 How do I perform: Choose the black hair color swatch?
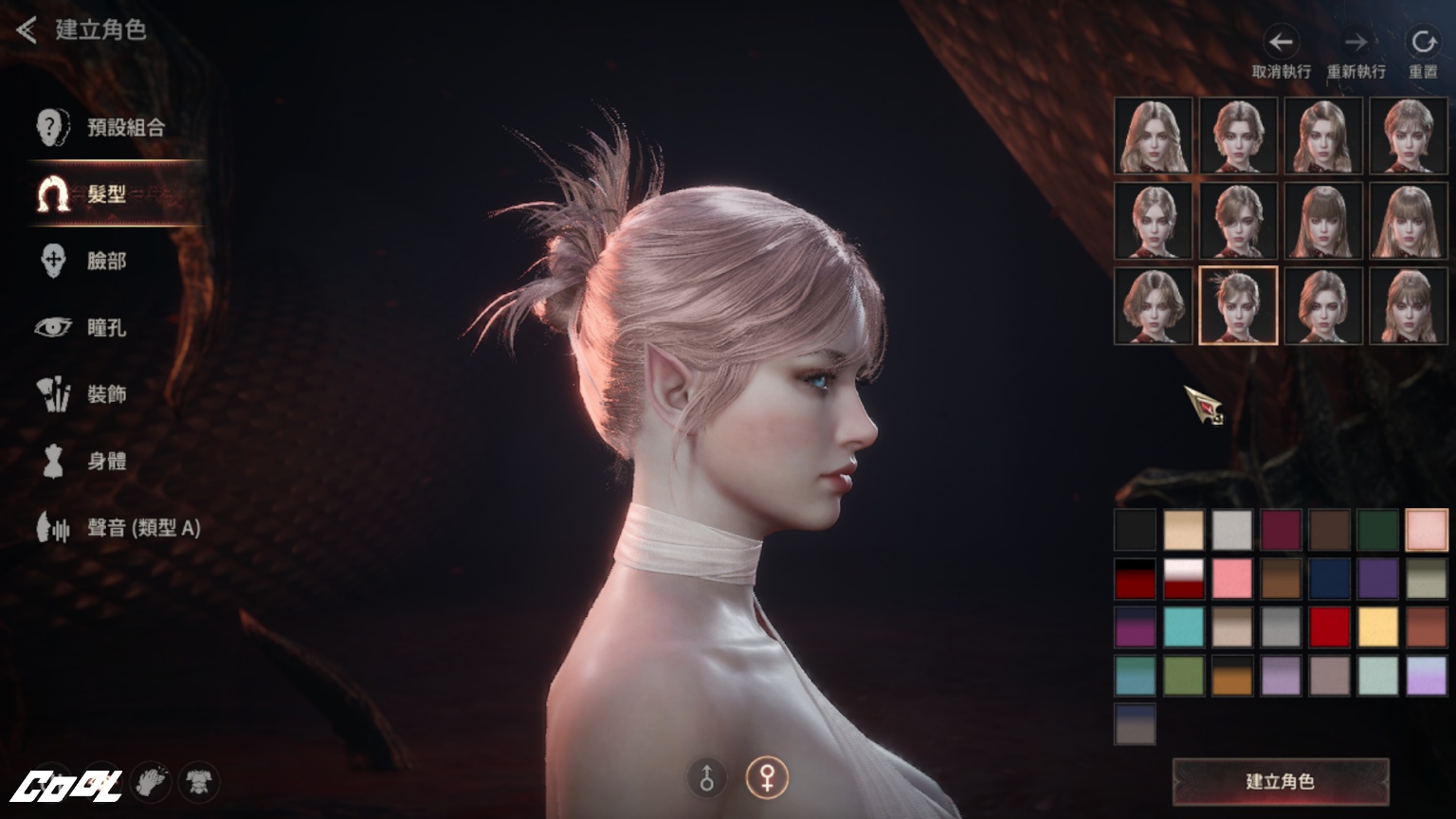[1135, 530]
